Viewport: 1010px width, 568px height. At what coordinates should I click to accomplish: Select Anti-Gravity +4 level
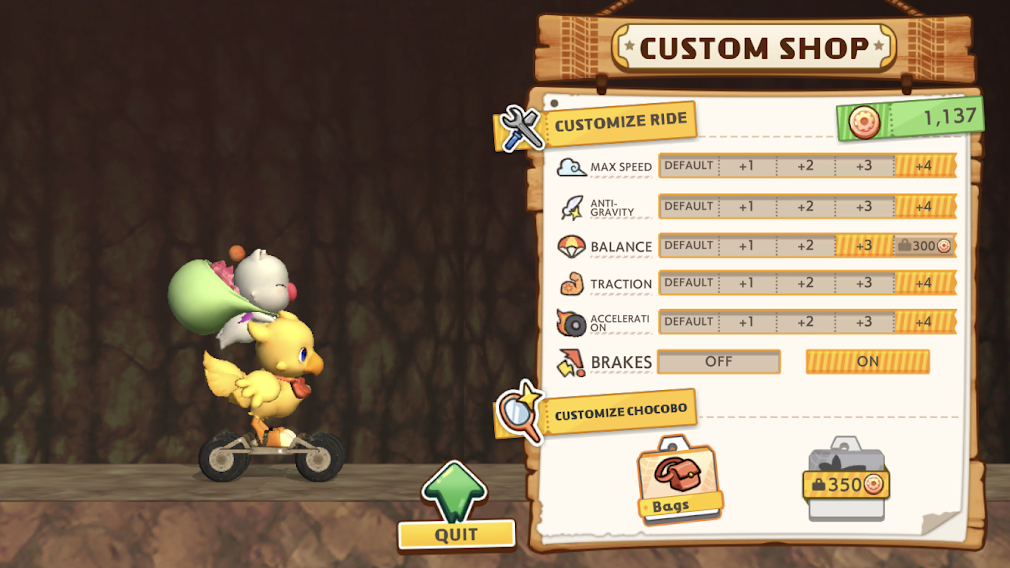924,206
